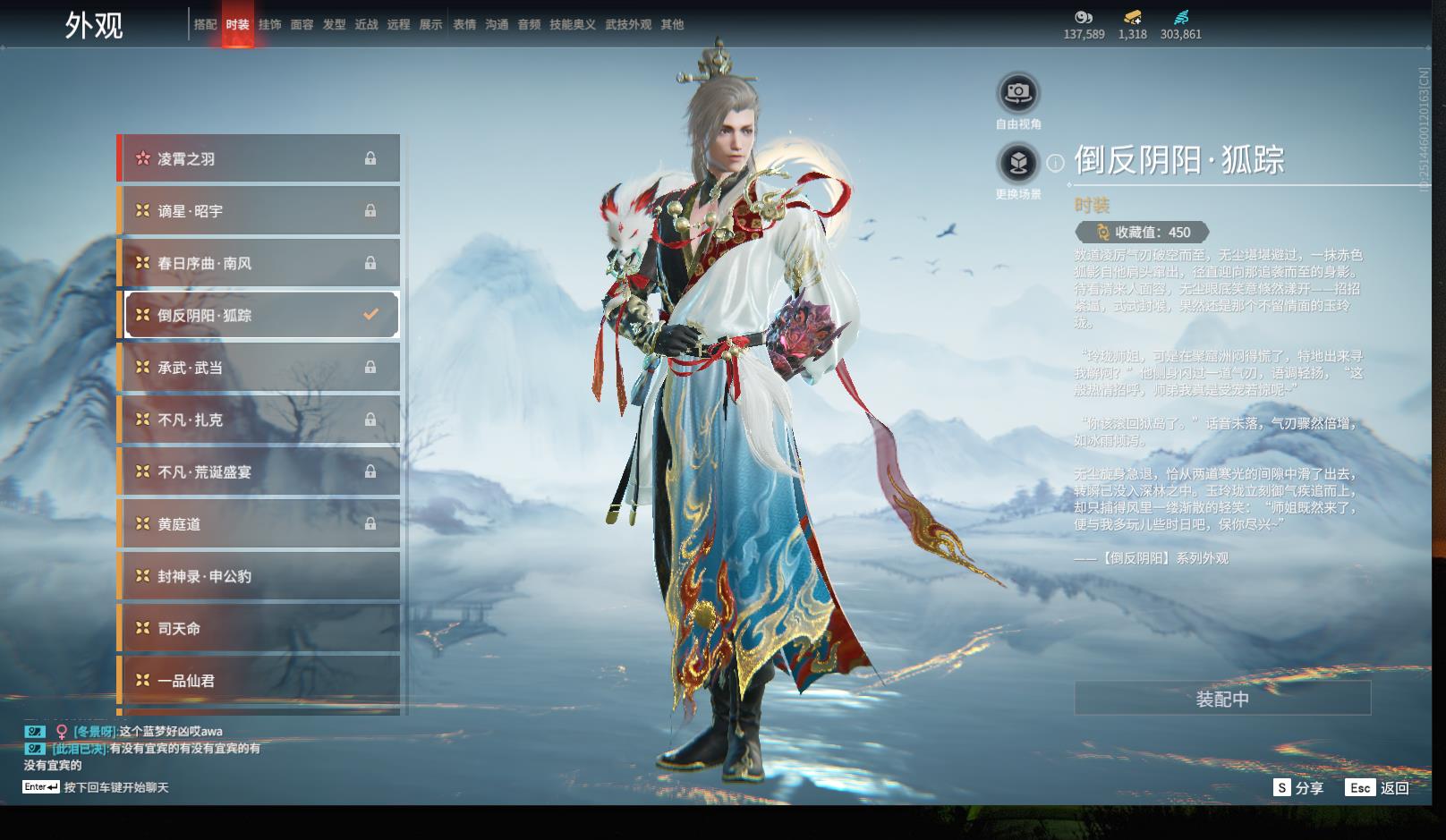Switch to the 搭配 tab
Viewport: 1446px width, 840px height.
tap(206, 25)
